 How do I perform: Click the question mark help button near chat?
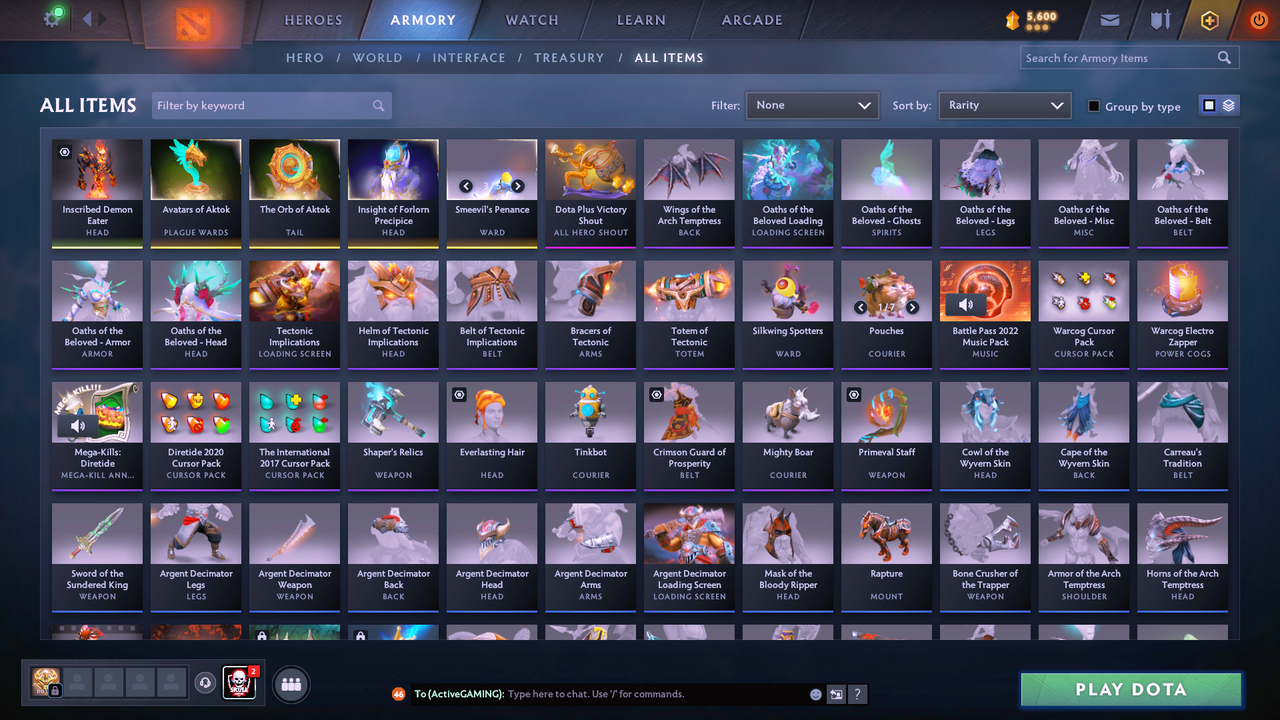[857, 693]
